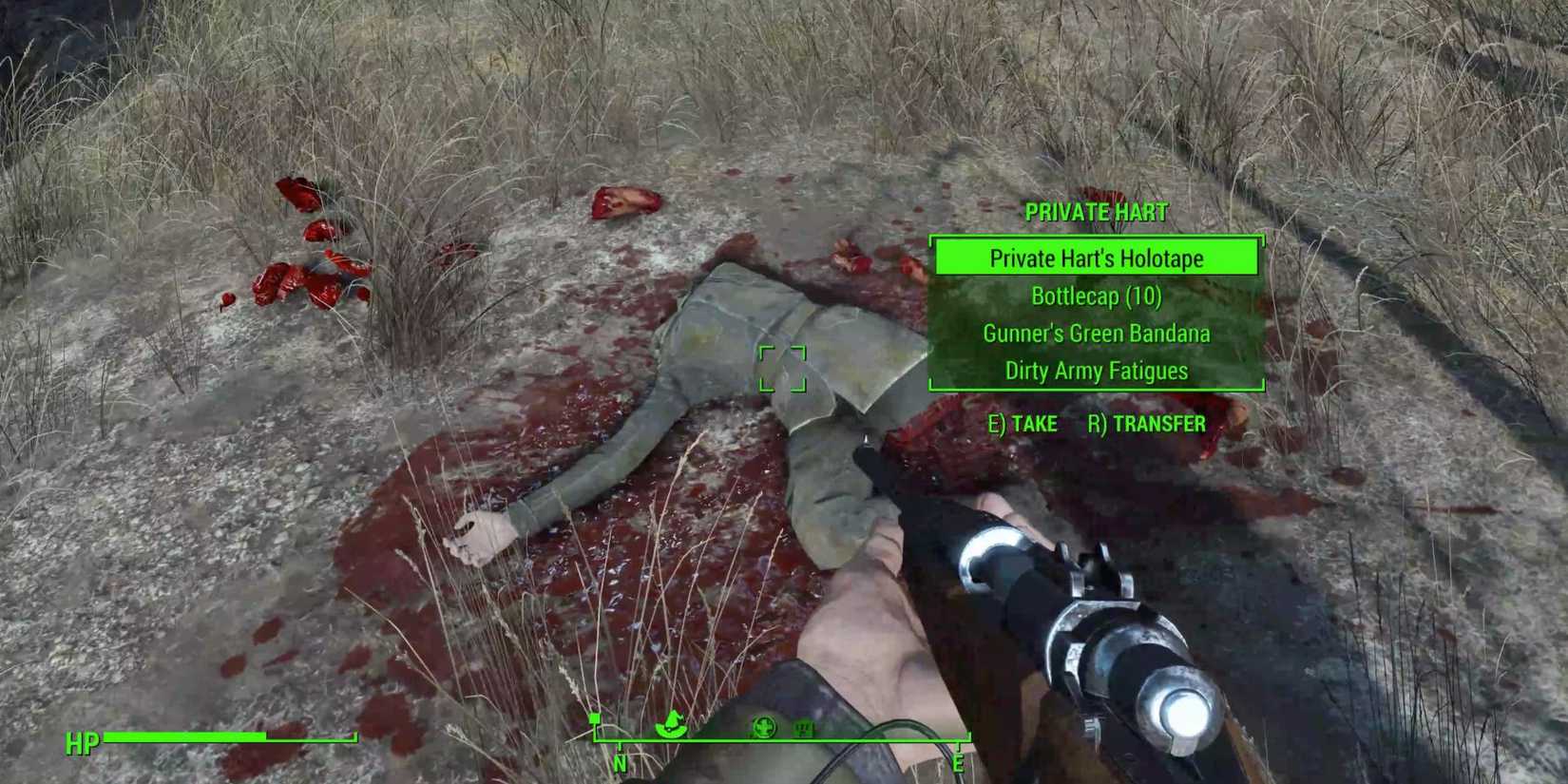Select the N cardinal direction marker
1568x784 pixels.
click(621, 762)
